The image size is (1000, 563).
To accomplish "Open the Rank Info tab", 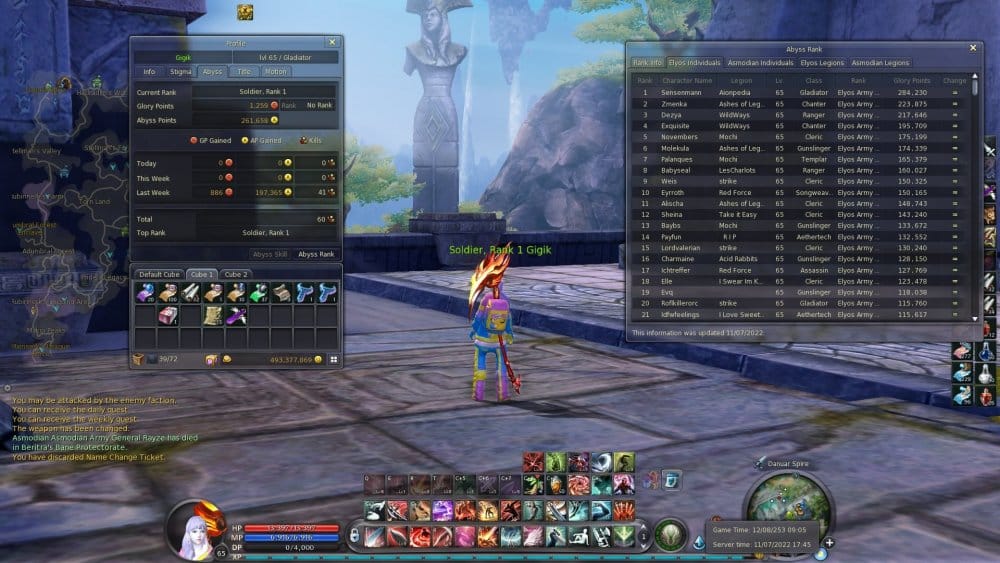I will click(646, 63).
